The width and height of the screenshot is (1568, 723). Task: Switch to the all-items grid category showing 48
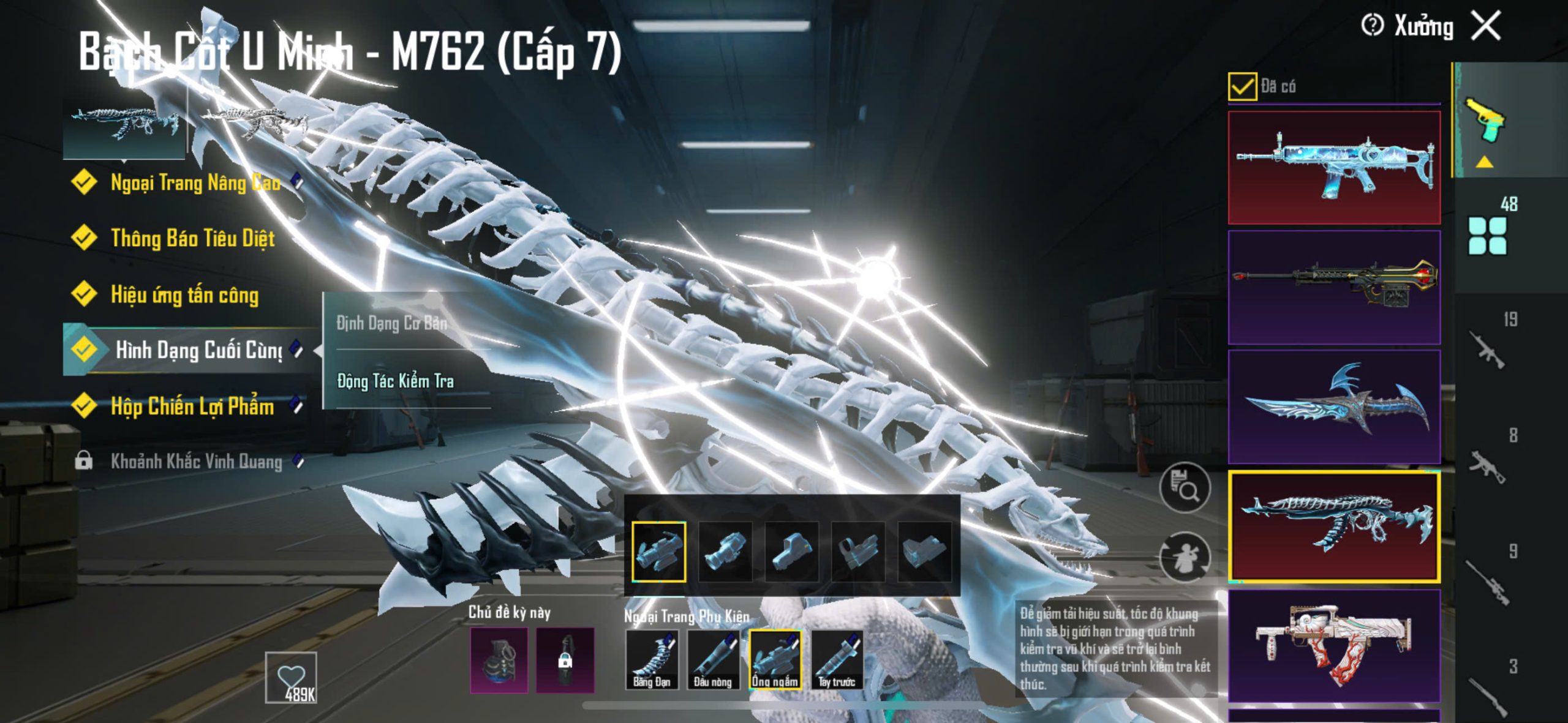1488,235
